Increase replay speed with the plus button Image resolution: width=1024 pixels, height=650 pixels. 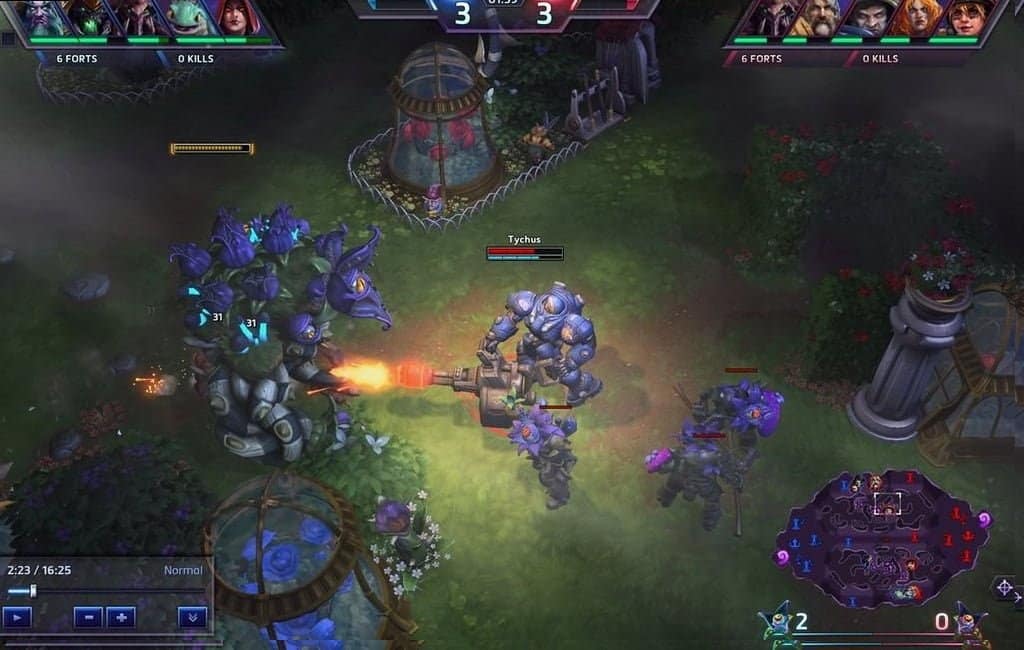pos(121,617)
